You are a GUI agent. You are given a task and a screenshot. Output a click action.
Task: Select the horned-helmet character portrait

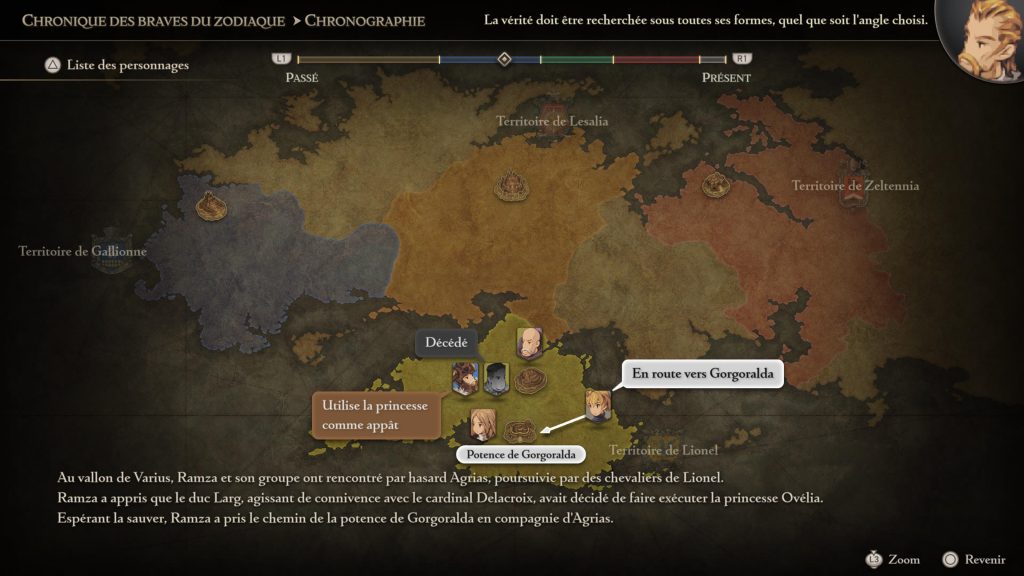(x=465, y=377)
